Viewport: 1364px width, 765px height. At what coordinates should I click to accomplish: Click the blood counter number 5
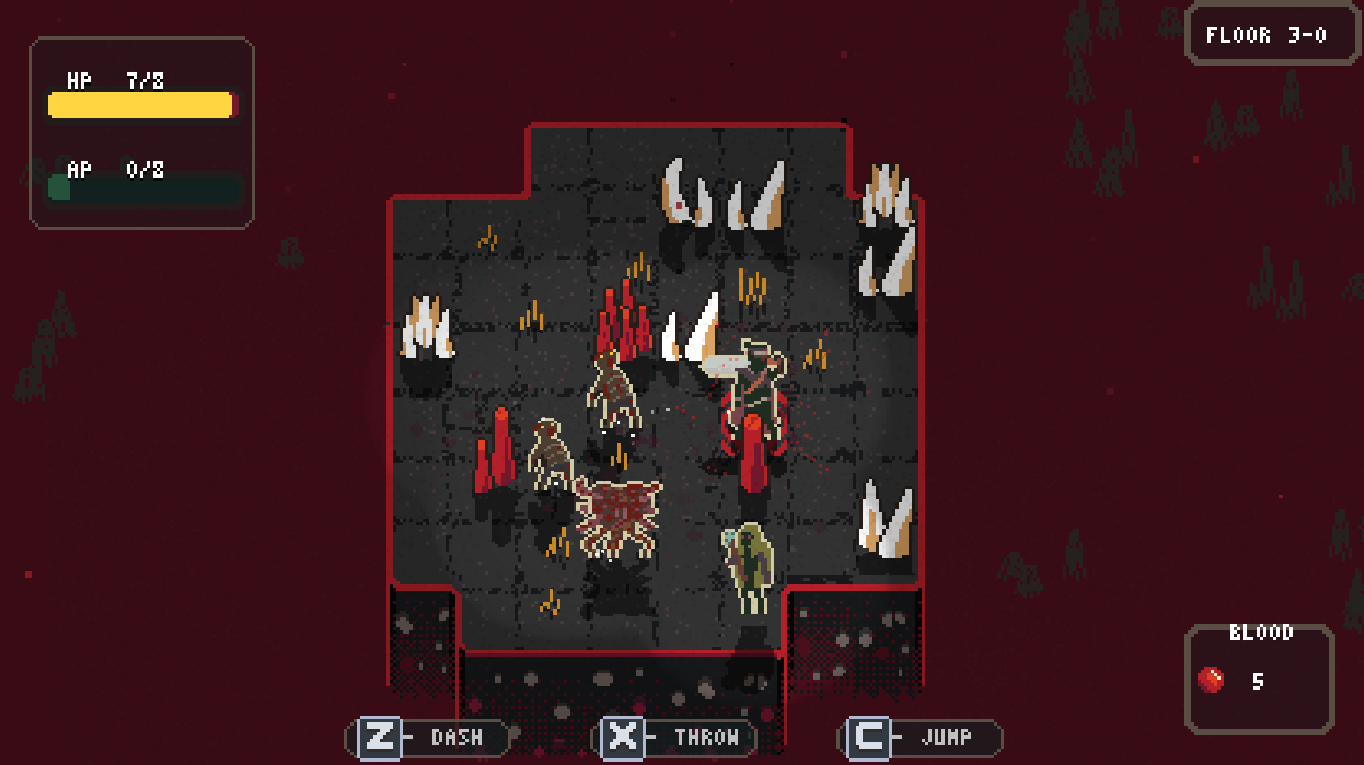tap(1258, 681)
